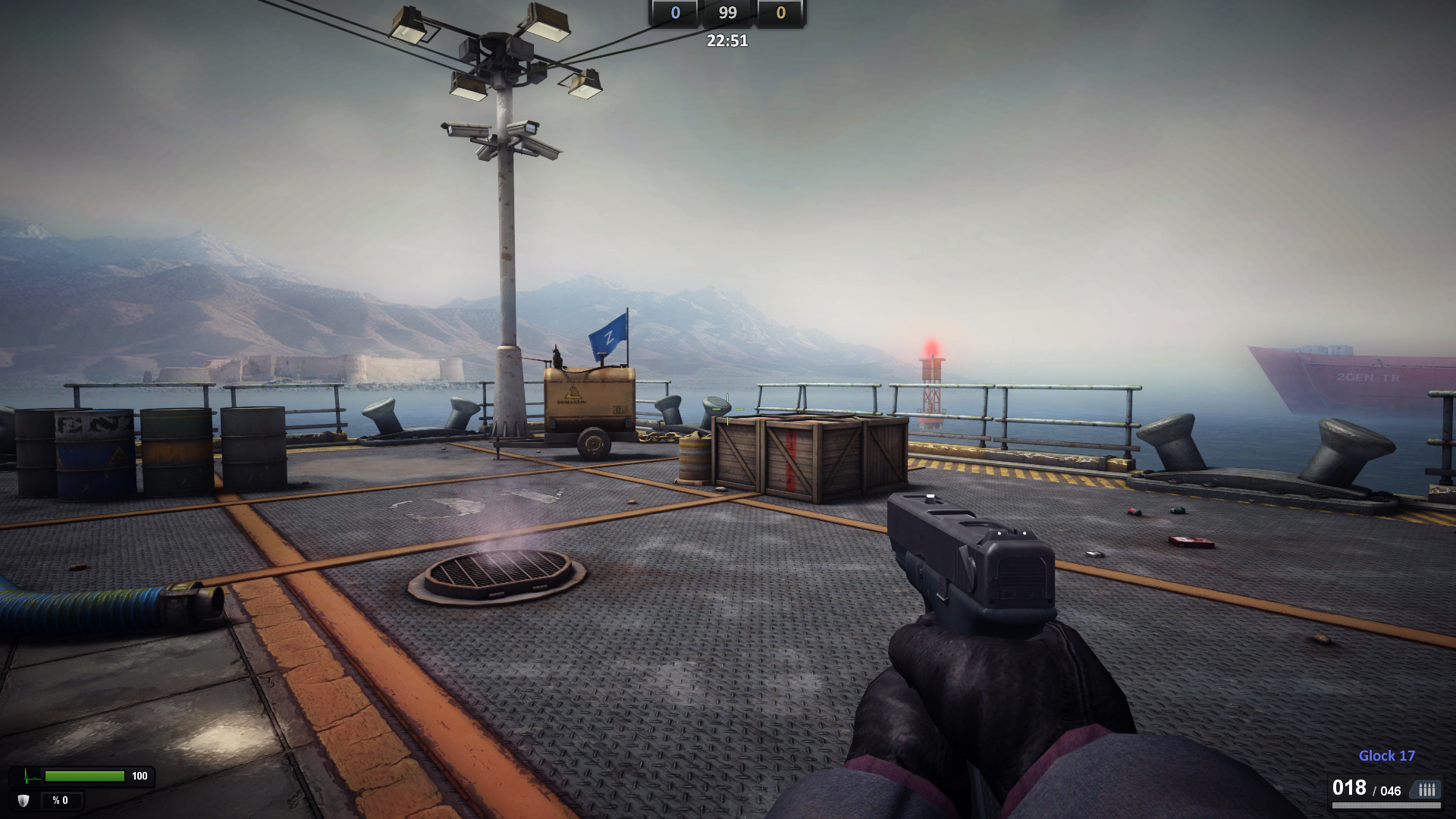Screen dimensions: 1456x819
Task: Click the green health bar fill
Action: 85,777
